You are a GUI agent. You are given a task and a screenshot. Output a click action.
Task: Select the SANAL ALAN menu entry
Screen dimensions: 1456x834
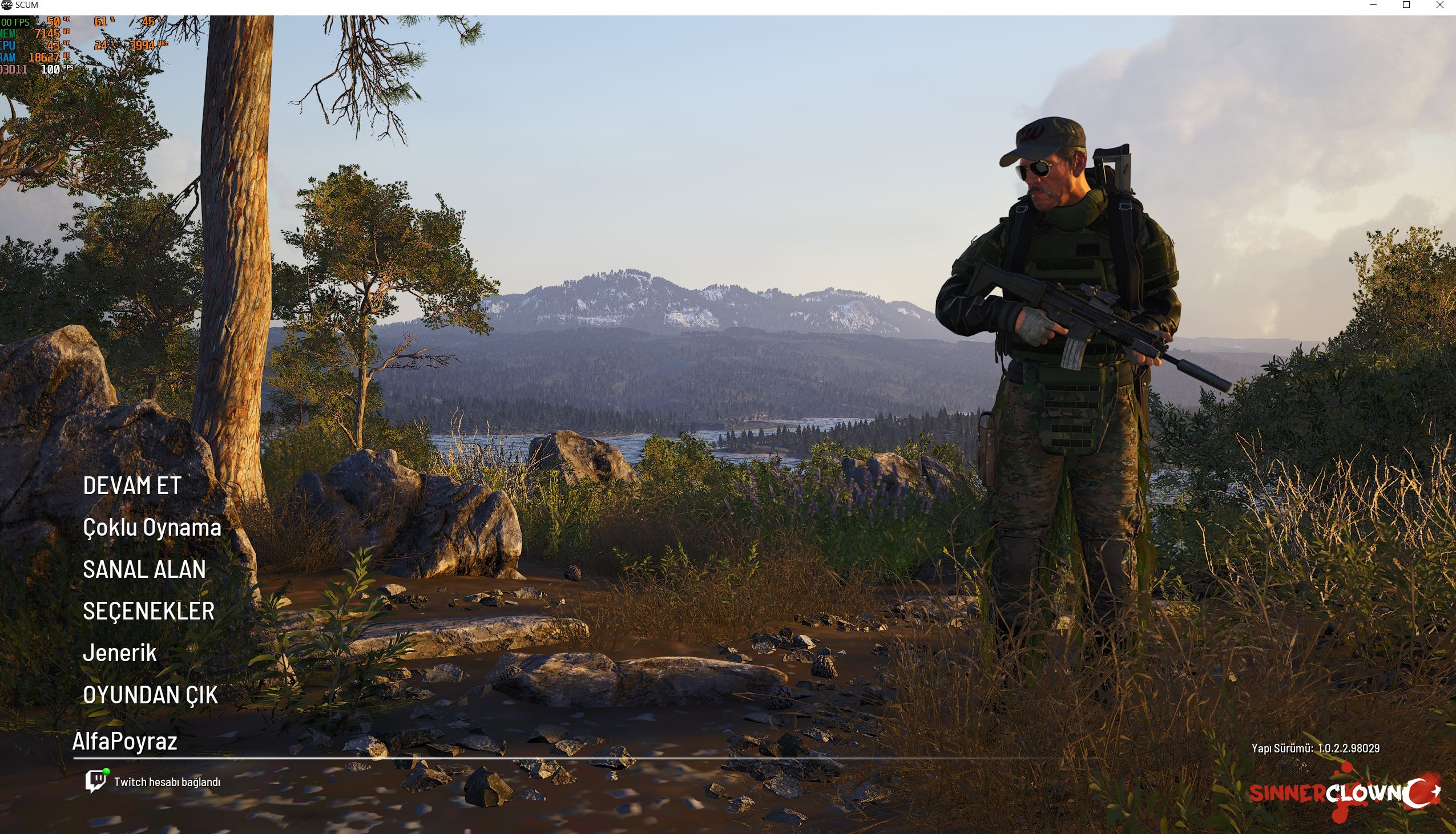144,569
